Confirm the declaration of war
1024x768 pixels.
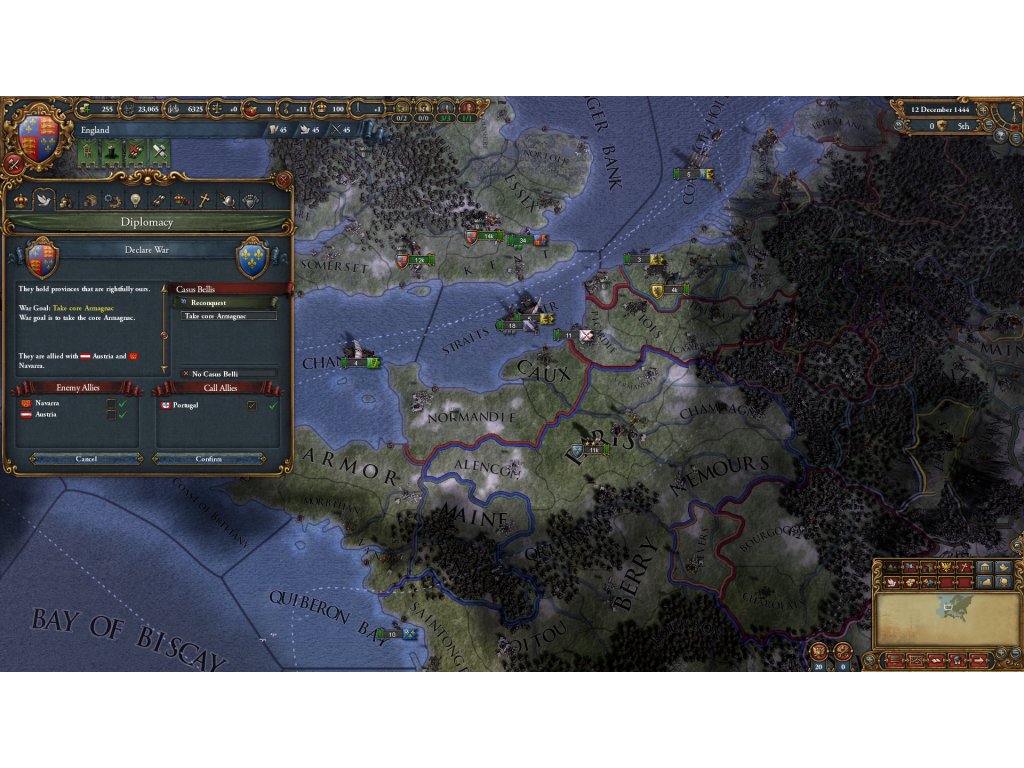(209, 459)
